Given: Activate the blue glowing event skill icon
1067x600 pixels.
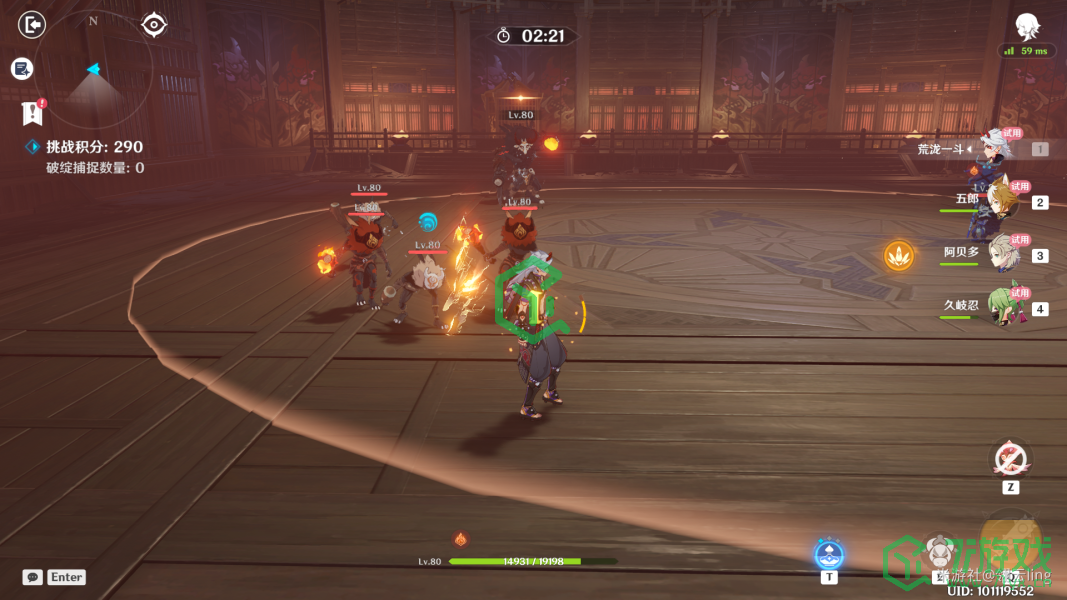Looking at the screenshot, I should pyautogui.click(x=829, y=553).
